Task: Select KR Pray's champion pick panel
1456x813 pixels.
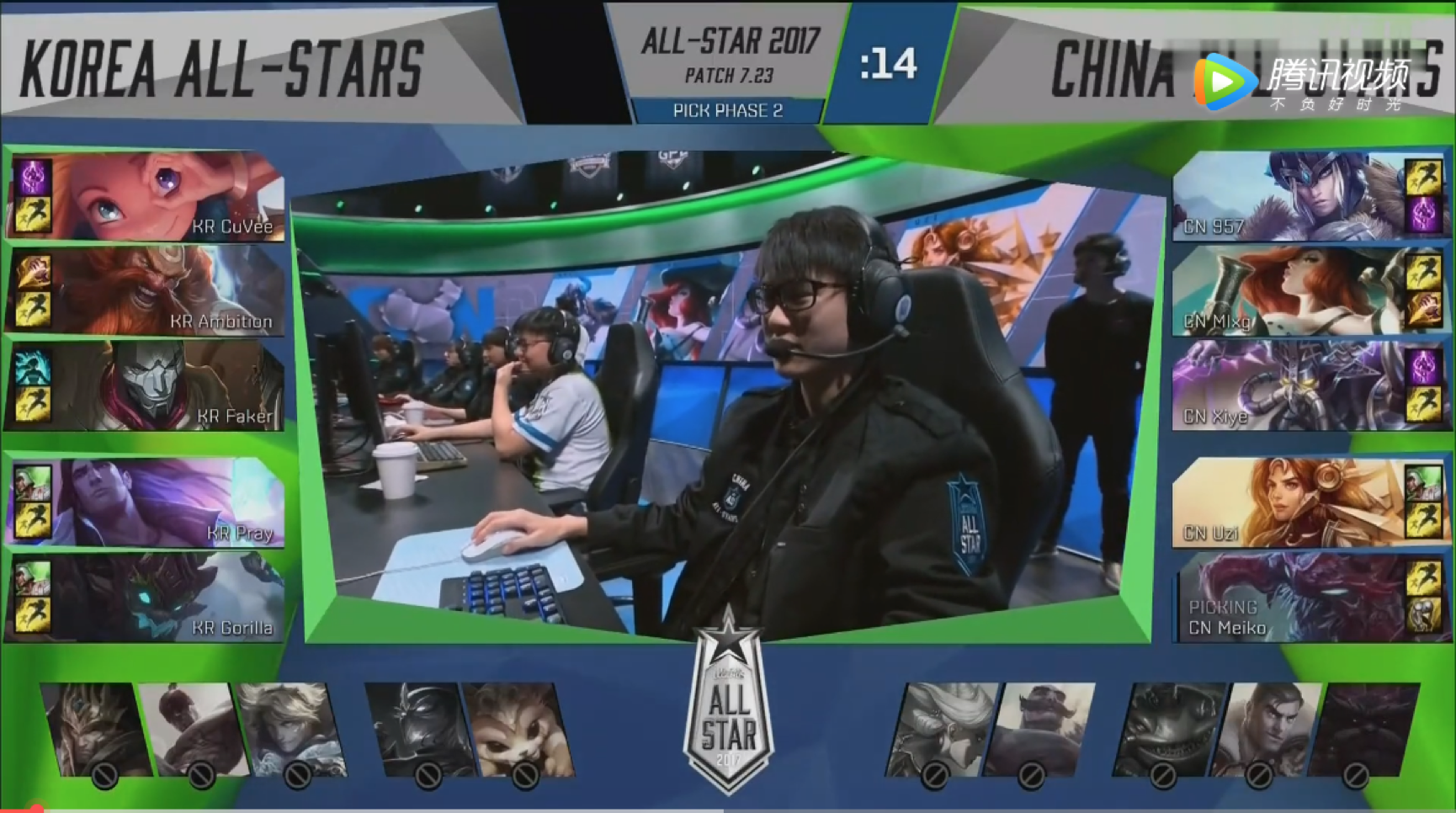Action: click(148, 503)
